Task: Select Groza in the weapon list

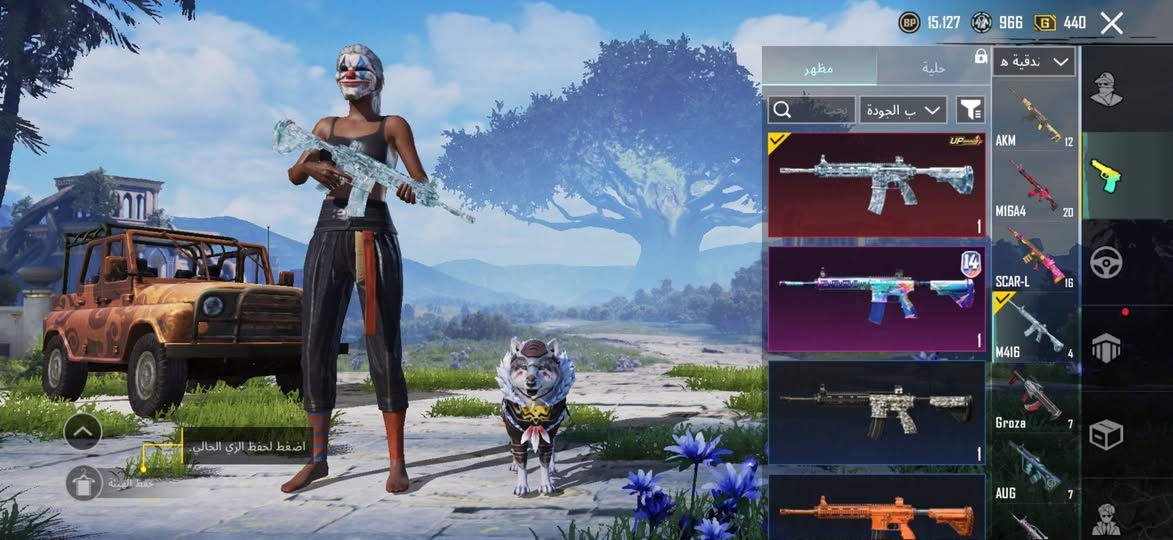Action: pyautogui.click(x=1034, y=400)
